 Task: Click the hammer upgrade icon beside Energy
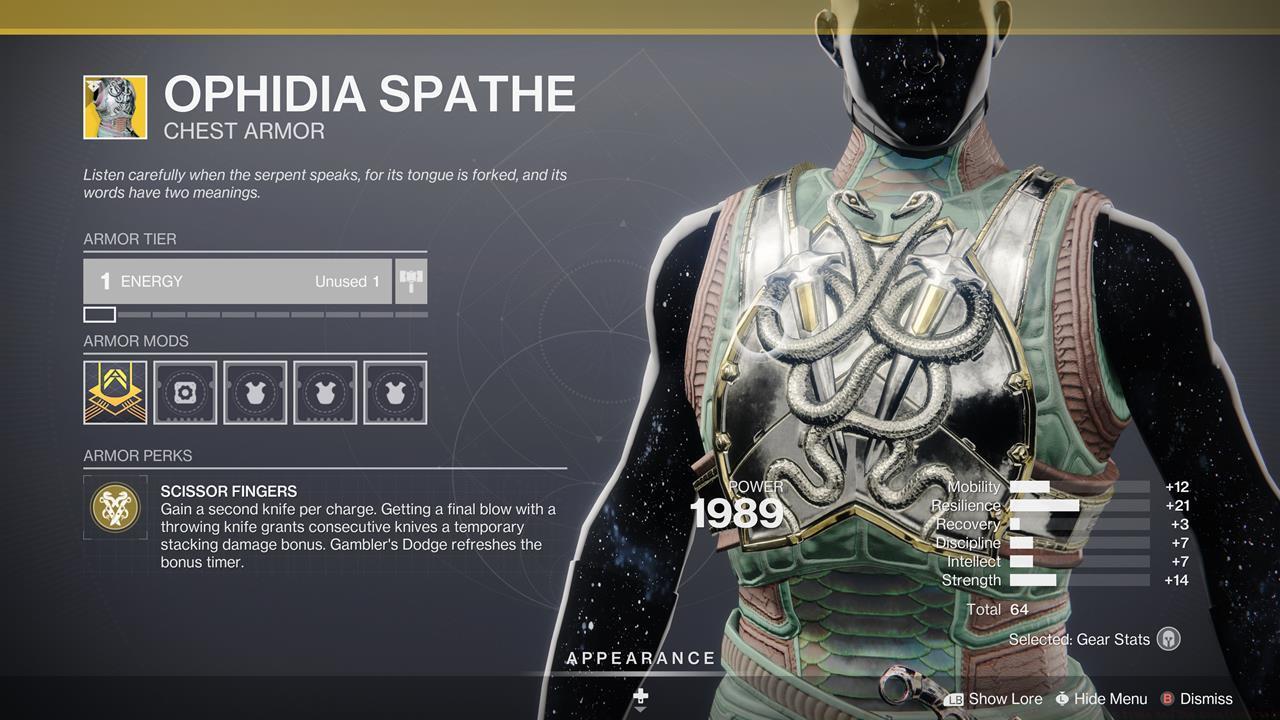(413, 281)
